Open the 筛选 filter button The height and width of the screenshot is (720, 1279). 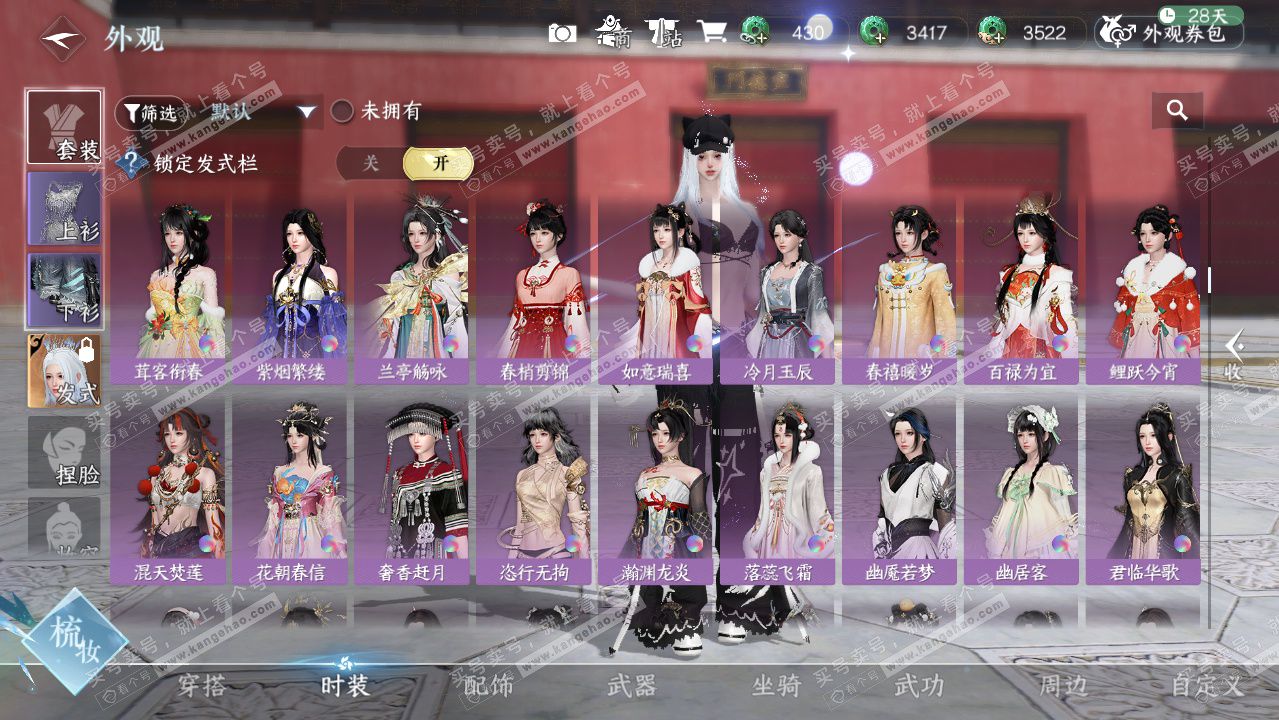150,113
